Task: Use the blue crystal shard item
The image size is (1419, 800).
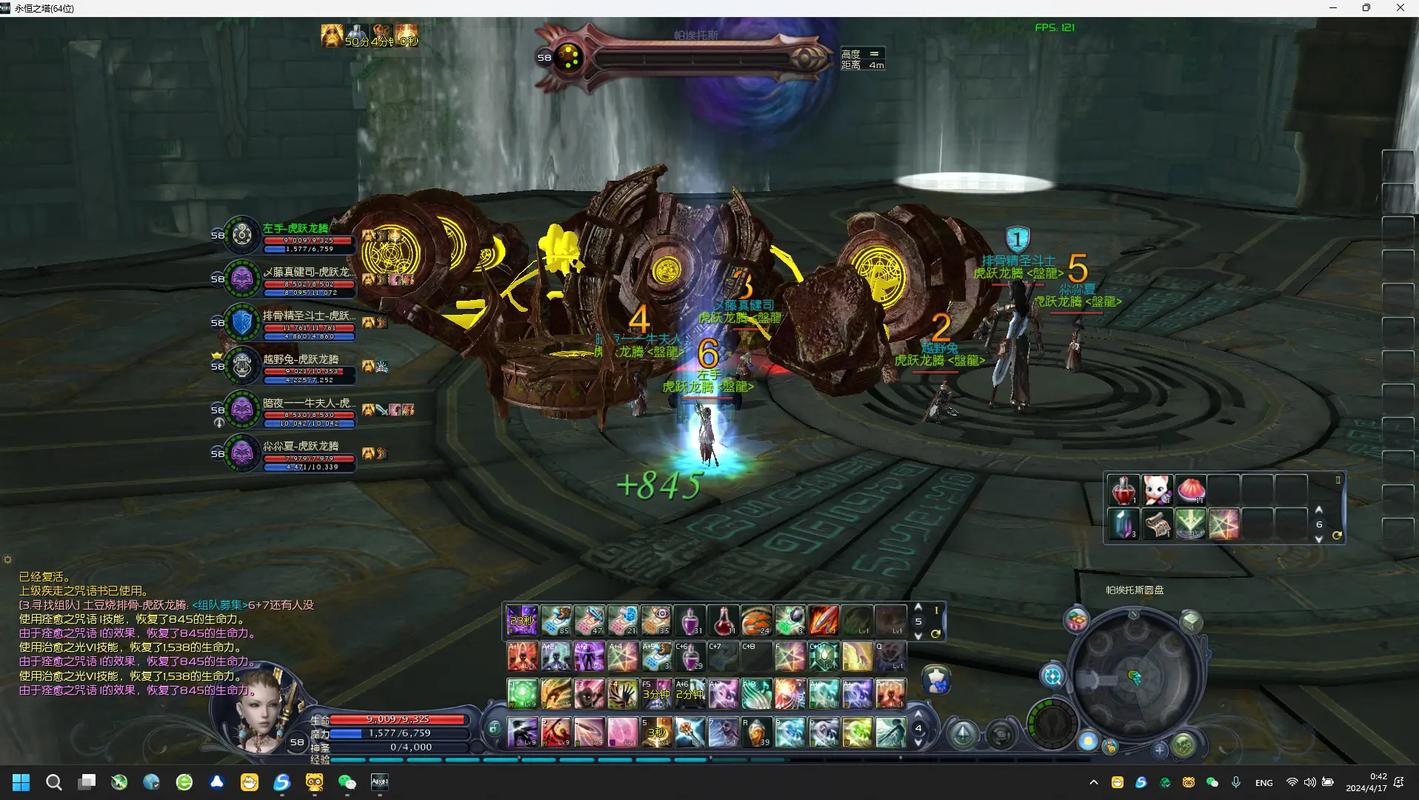Action: tap(1124, 524)
